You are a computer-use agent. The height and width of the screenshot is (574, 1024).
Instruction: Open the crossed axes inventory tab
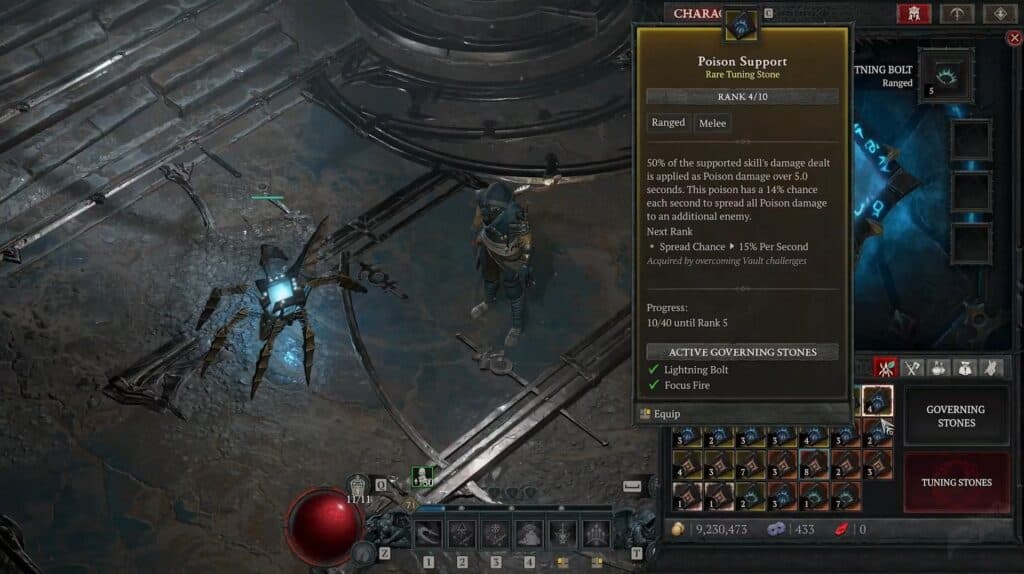913,368
